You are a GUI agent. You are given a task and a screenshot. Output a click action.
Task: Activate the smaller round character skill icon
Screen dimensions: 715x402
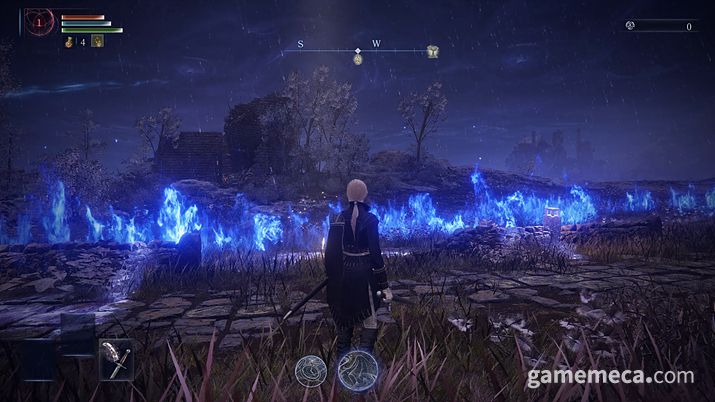point(310,372)
